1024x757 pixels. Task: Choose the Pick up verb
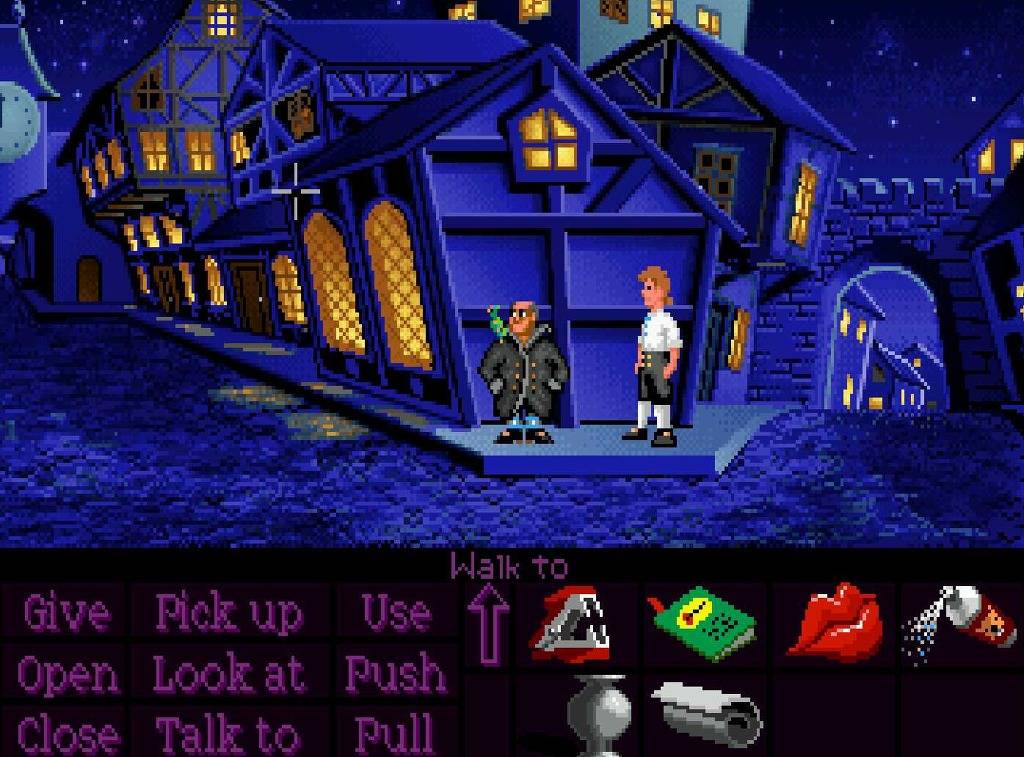229,612
